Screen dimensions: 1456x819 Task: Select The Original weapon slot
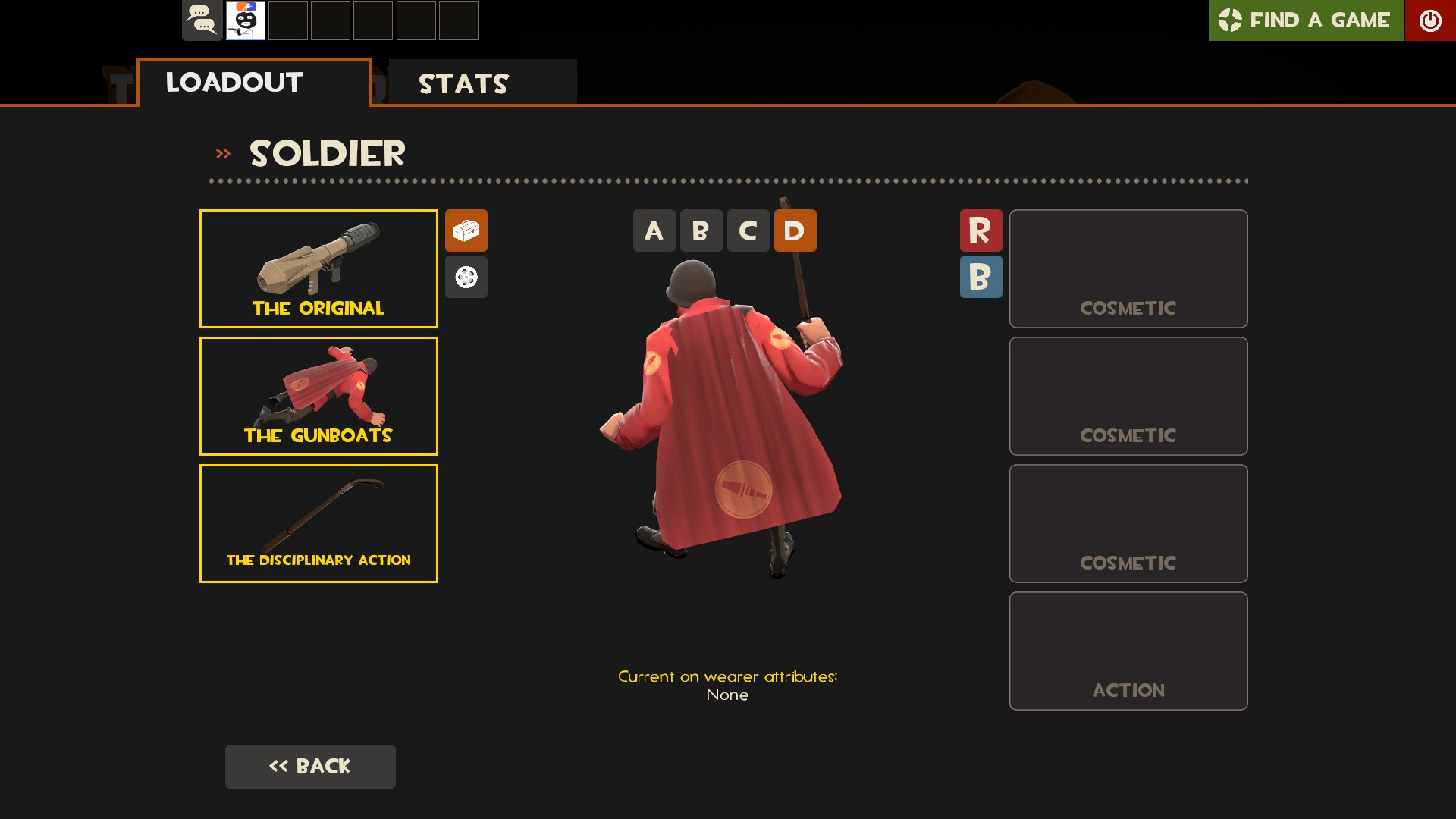pos(318,268)
